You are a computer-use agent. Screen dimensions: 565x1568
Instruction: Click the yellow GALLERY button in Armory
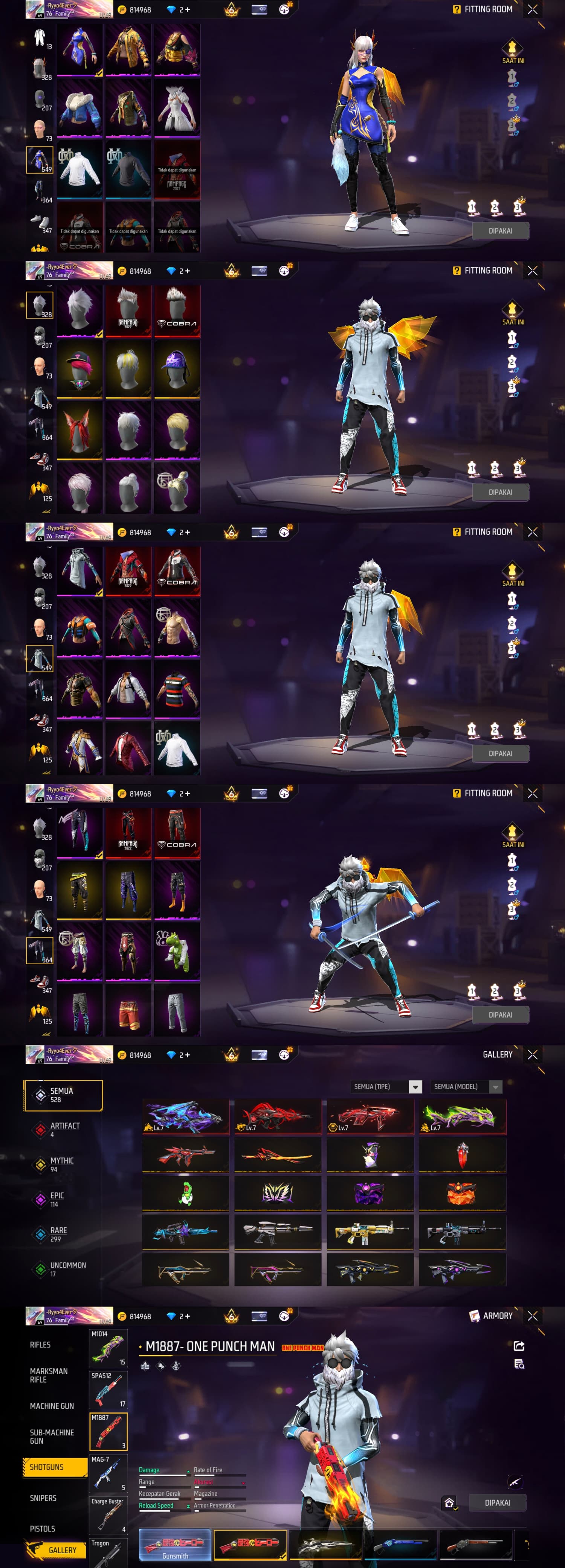[x=60, y=1550]
